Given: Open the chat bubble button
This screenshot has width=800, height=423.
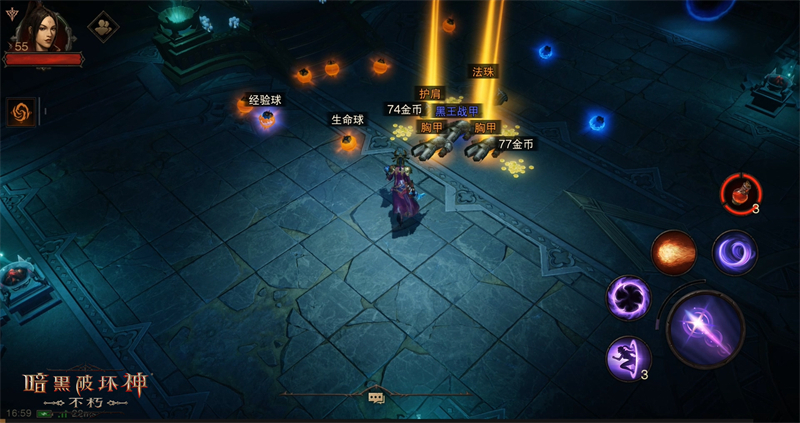Looking at the screenshot, I should (x=376, y=396).
